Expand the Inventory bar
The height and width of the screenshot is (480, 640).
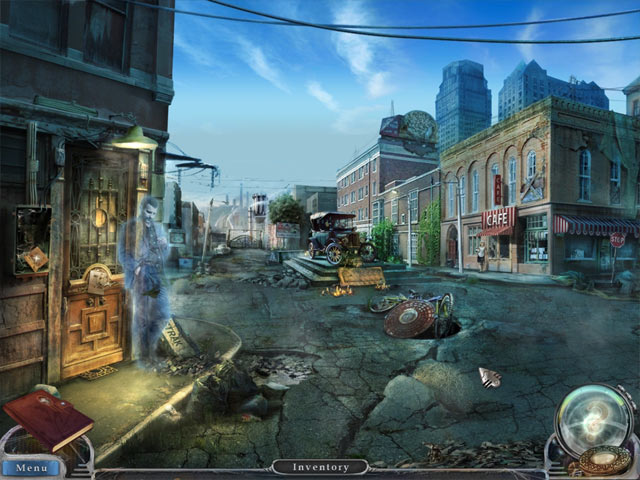point(321,467)
